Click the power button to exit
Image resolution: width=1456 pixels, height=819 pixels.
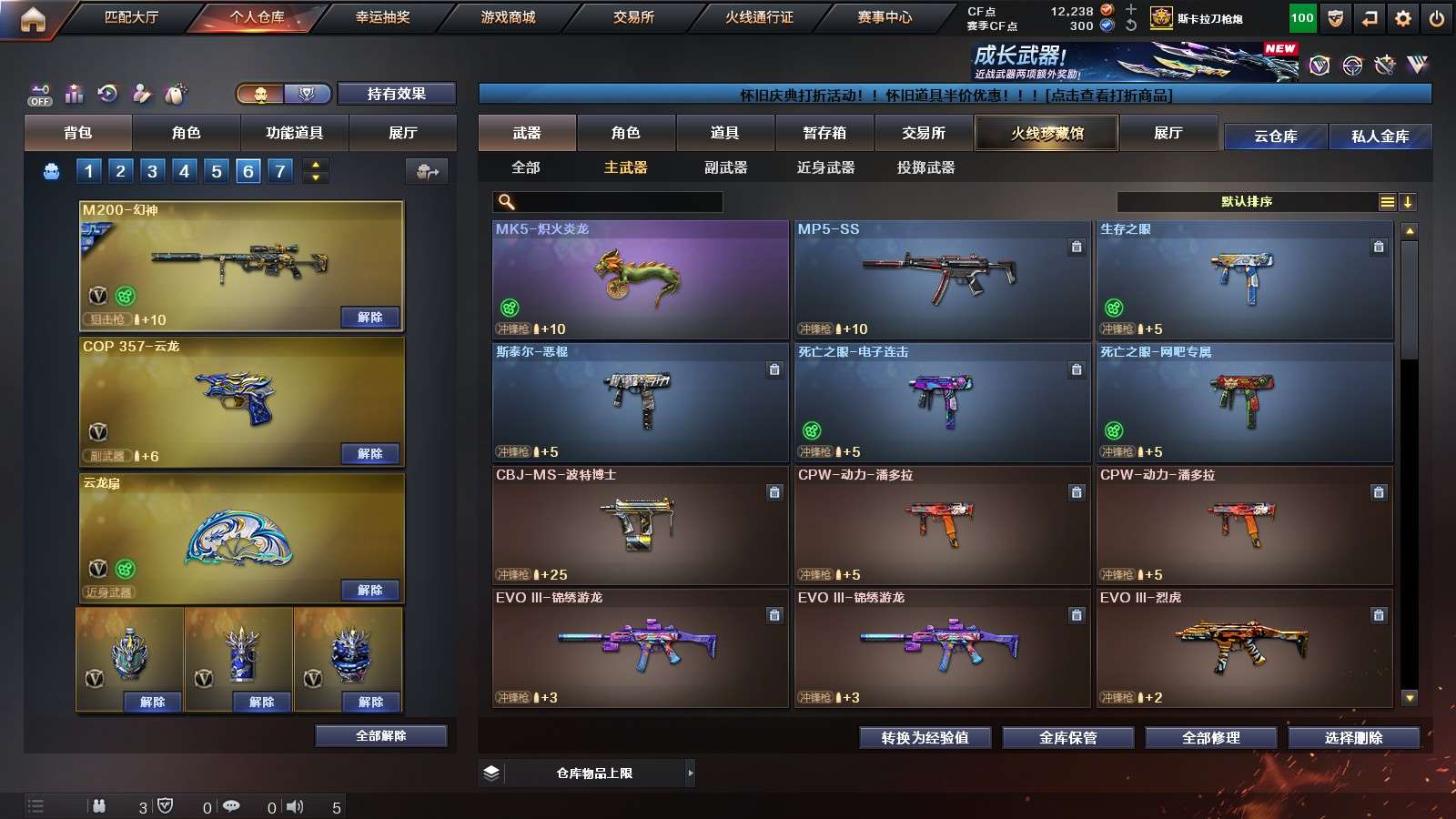tap(1437, 18)
